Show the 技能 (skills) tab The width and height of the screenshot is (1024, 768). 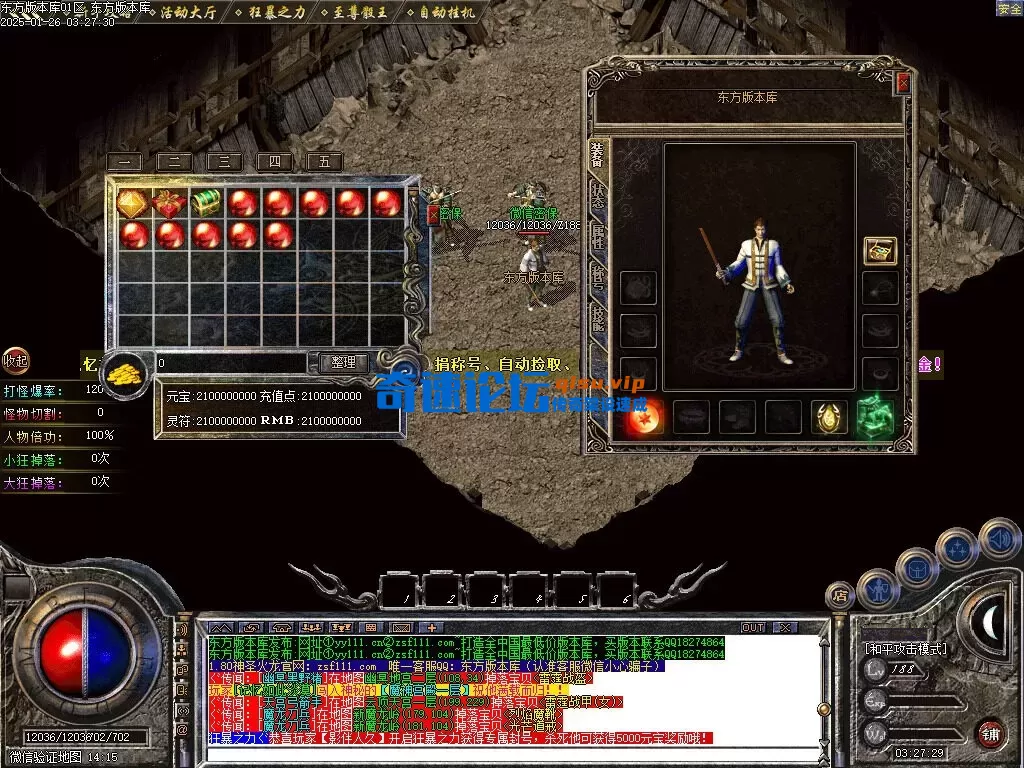[x=597, y=316]
